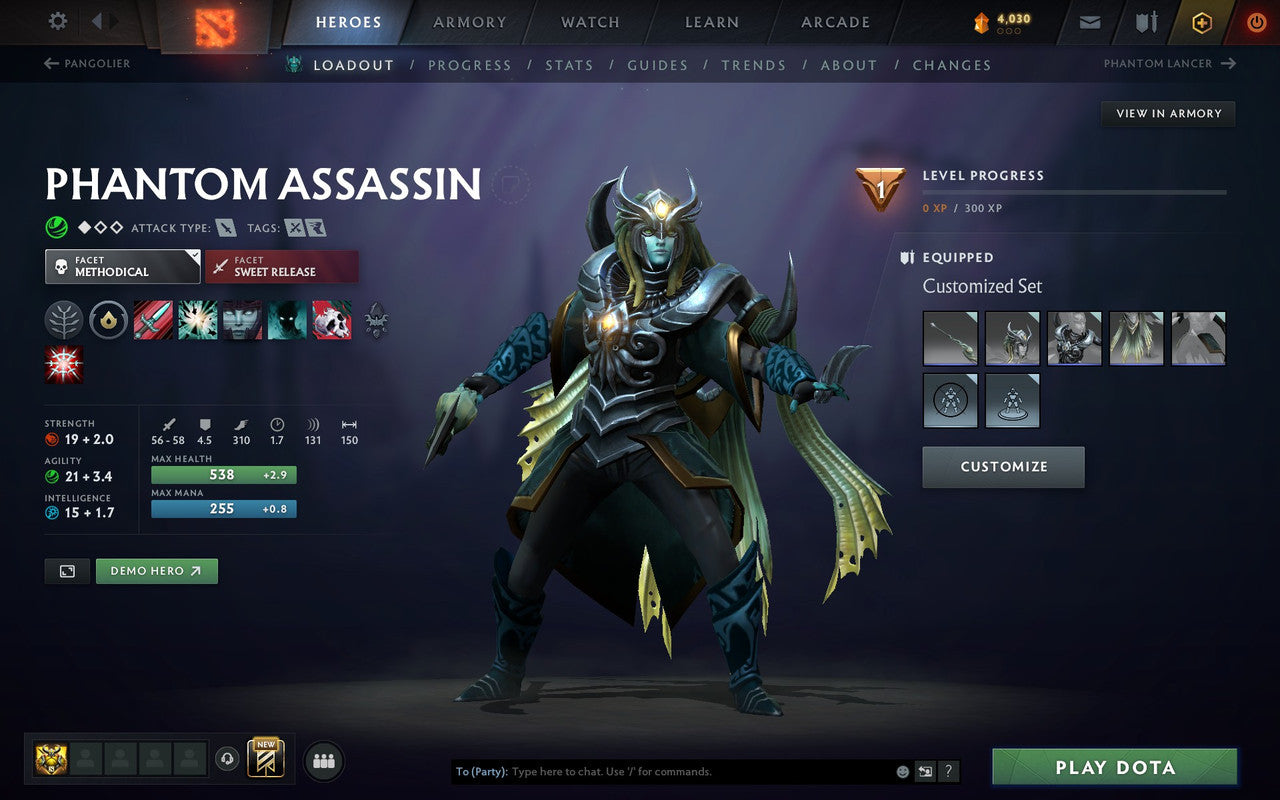Click the View in Armory button

(1167, 113)
